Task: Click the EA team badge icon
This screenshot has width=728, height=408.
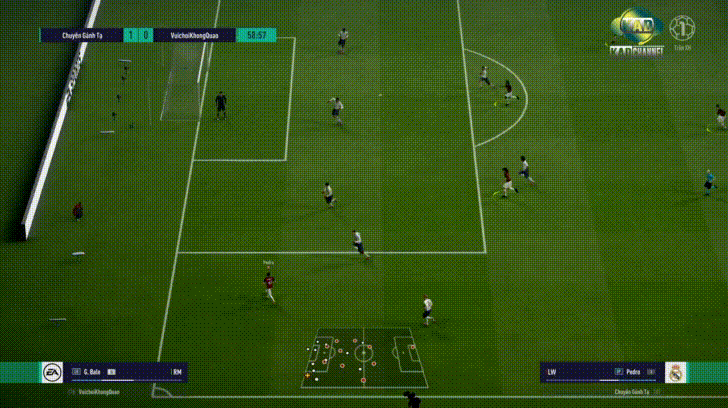Action: (51, 372)
